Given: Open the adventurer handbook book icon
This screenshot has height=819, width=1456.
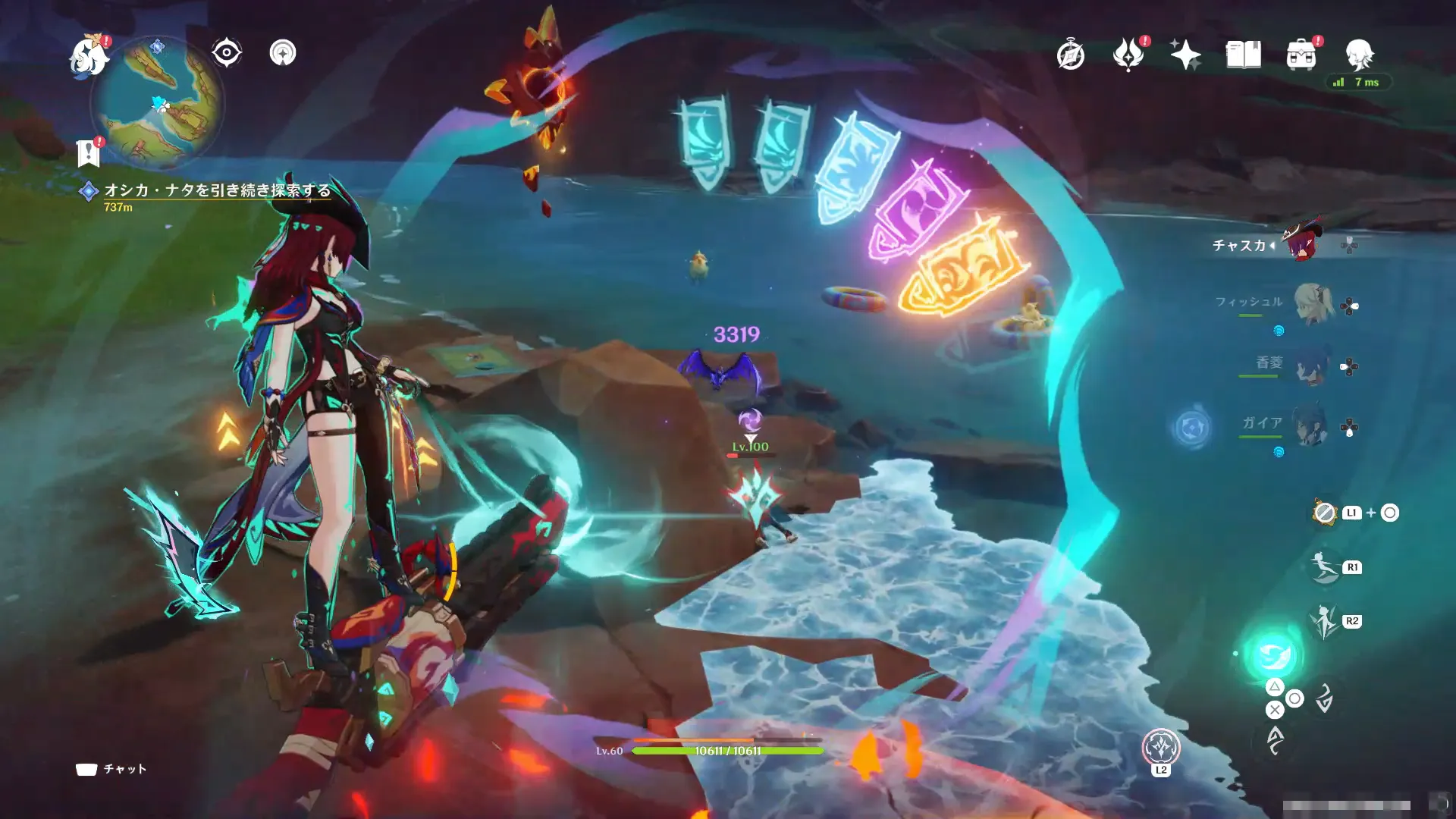Looking at the screenshot, I should [1243, 55].
